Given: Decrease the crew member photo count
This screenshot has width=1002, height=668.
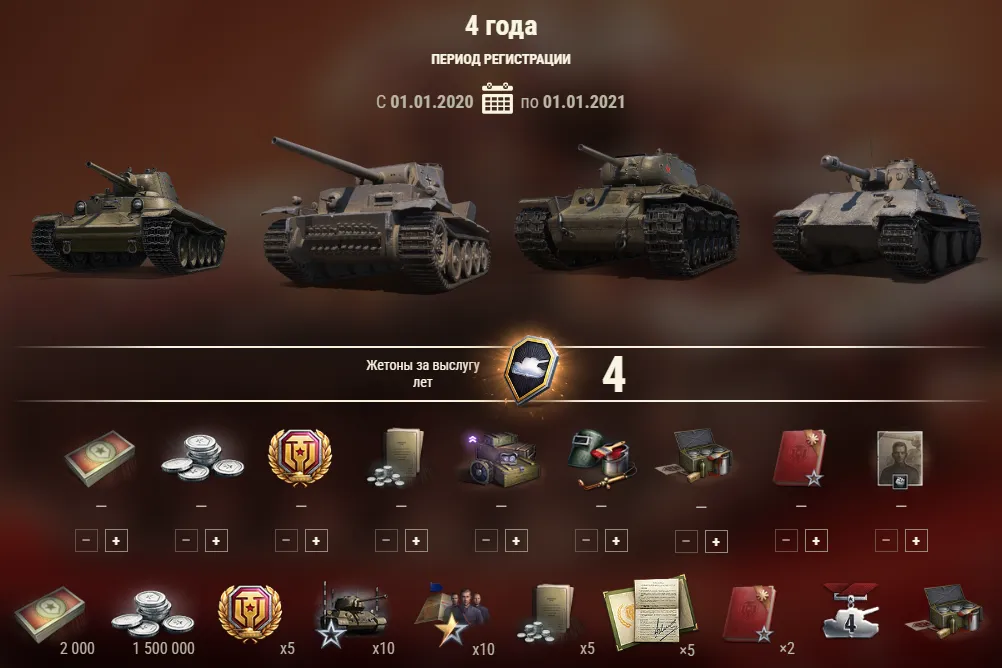Looking at the screenshot, I should pos(886,540).
